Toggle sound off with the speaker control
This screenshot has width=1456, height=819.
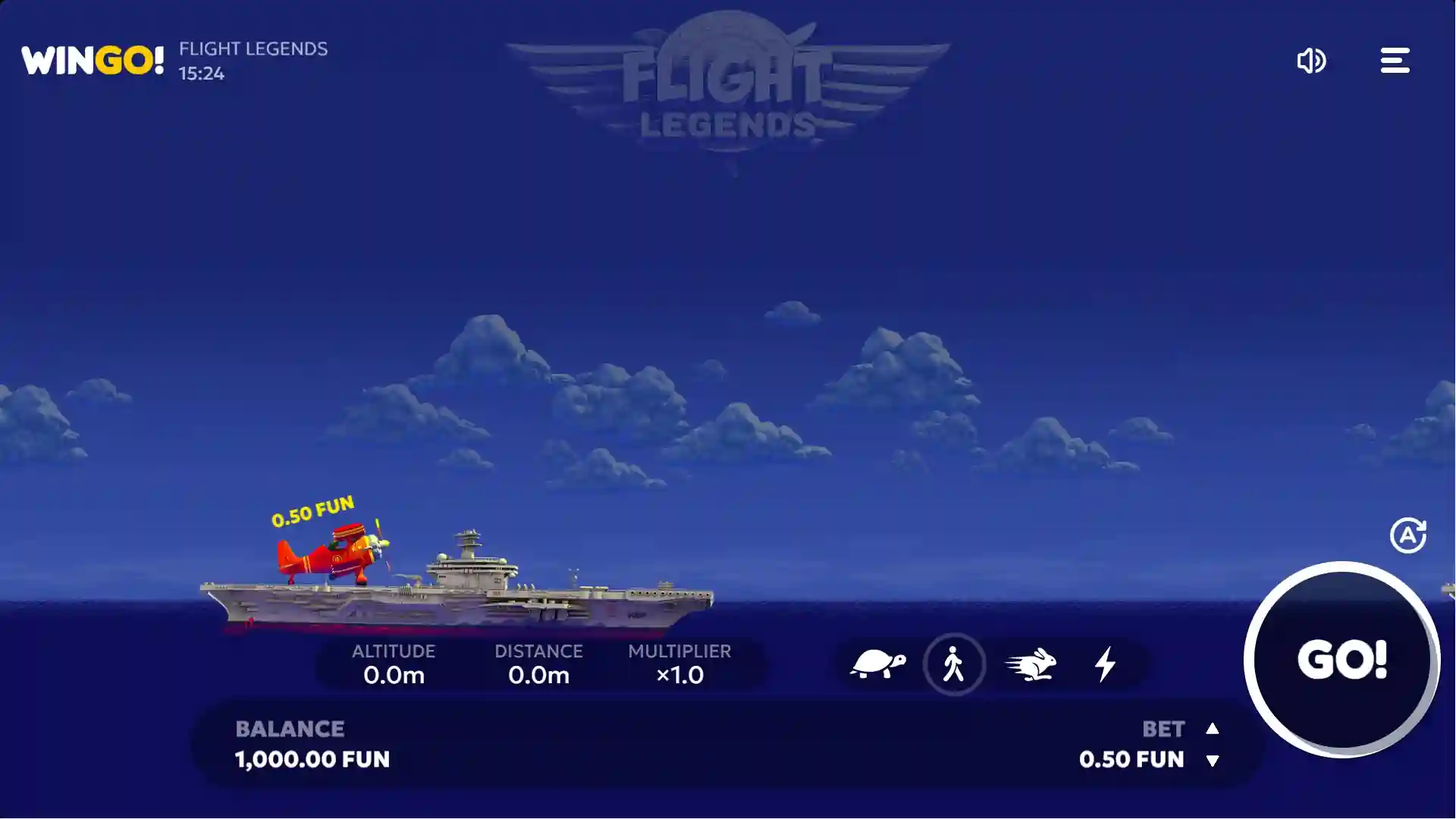coord(1311,61)
